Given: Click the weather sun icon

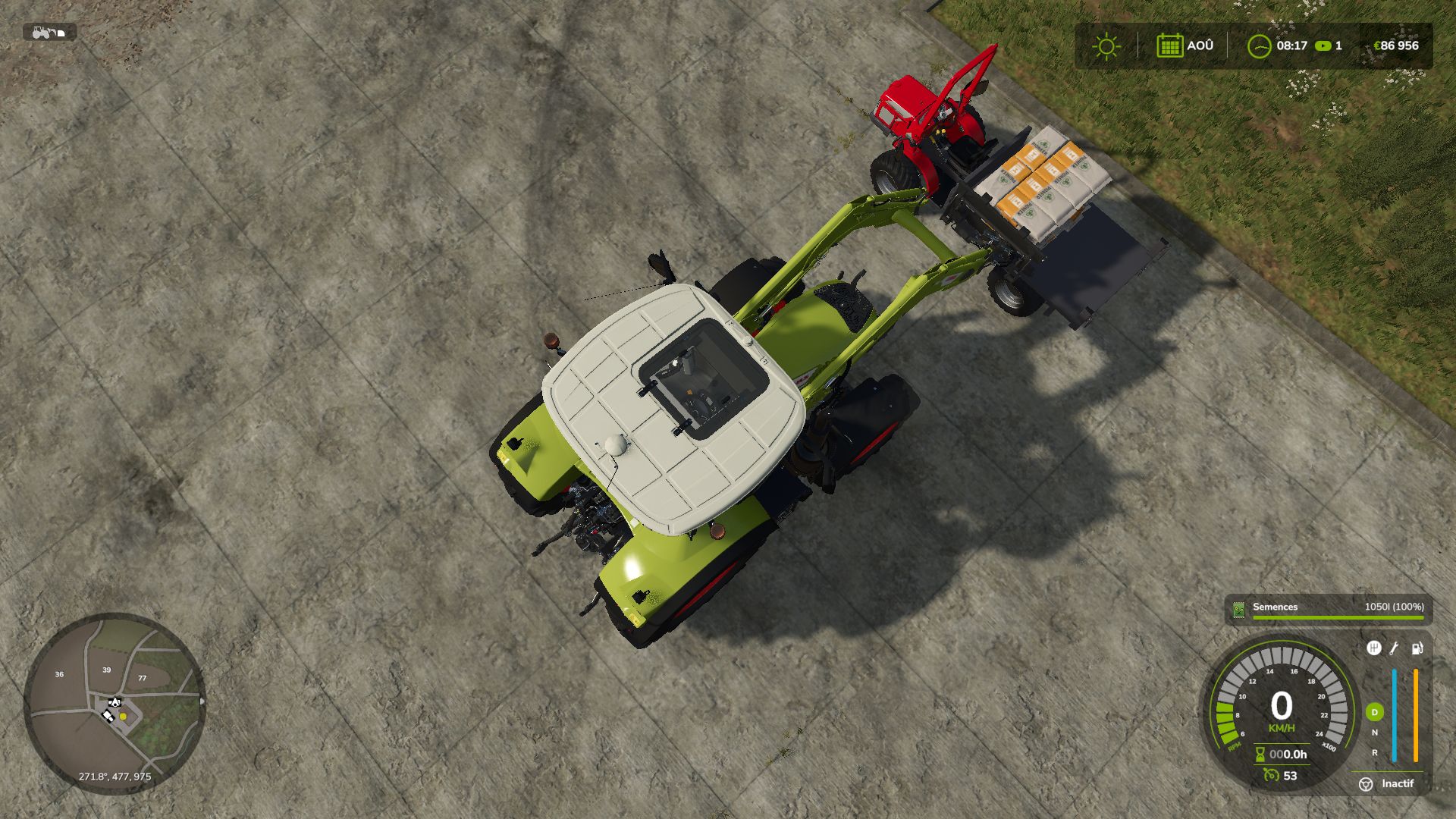Looking at the screenshot, I should click(1106, 45).
